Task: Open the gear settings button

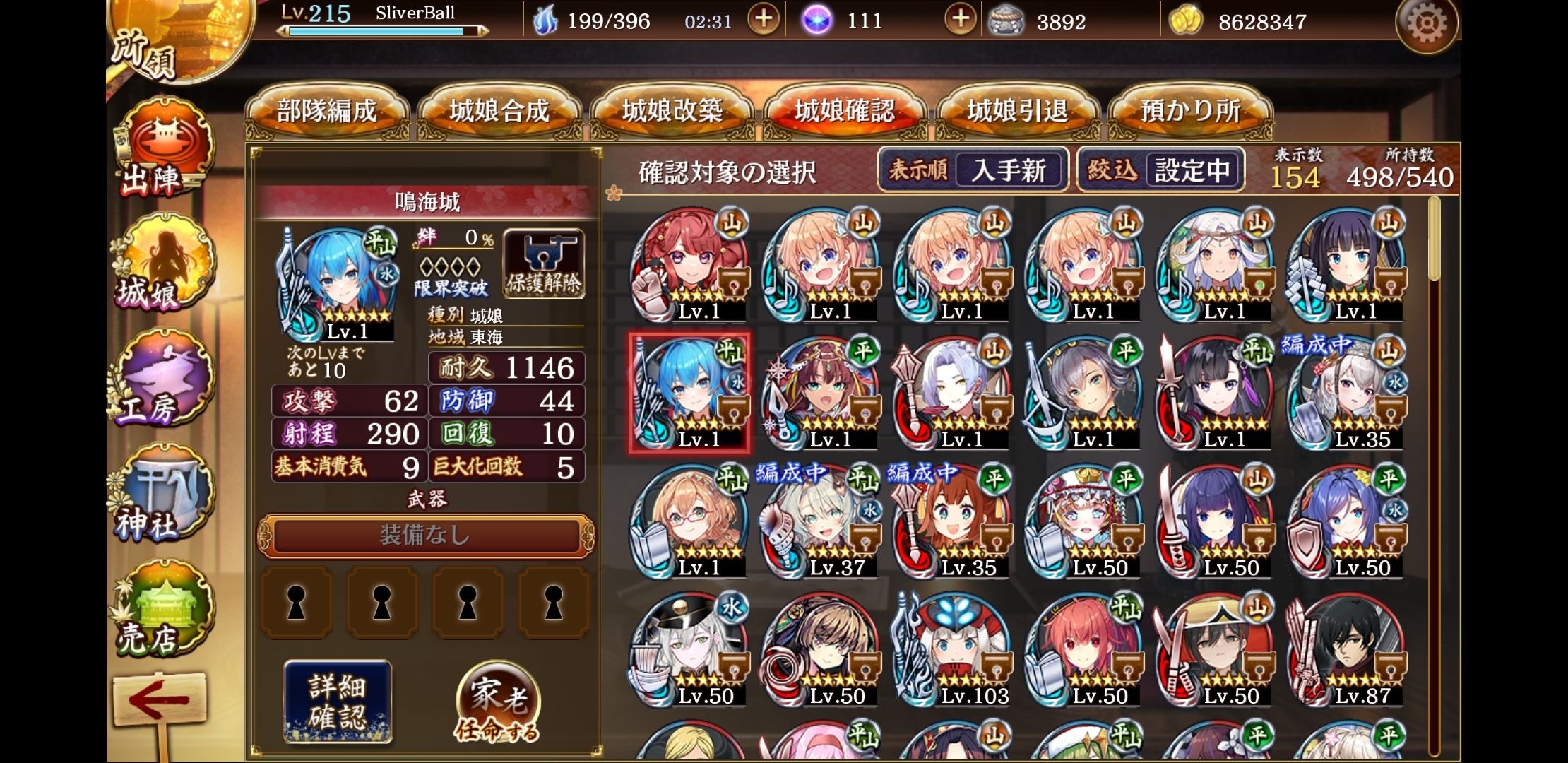Action: coord(1426,24)
